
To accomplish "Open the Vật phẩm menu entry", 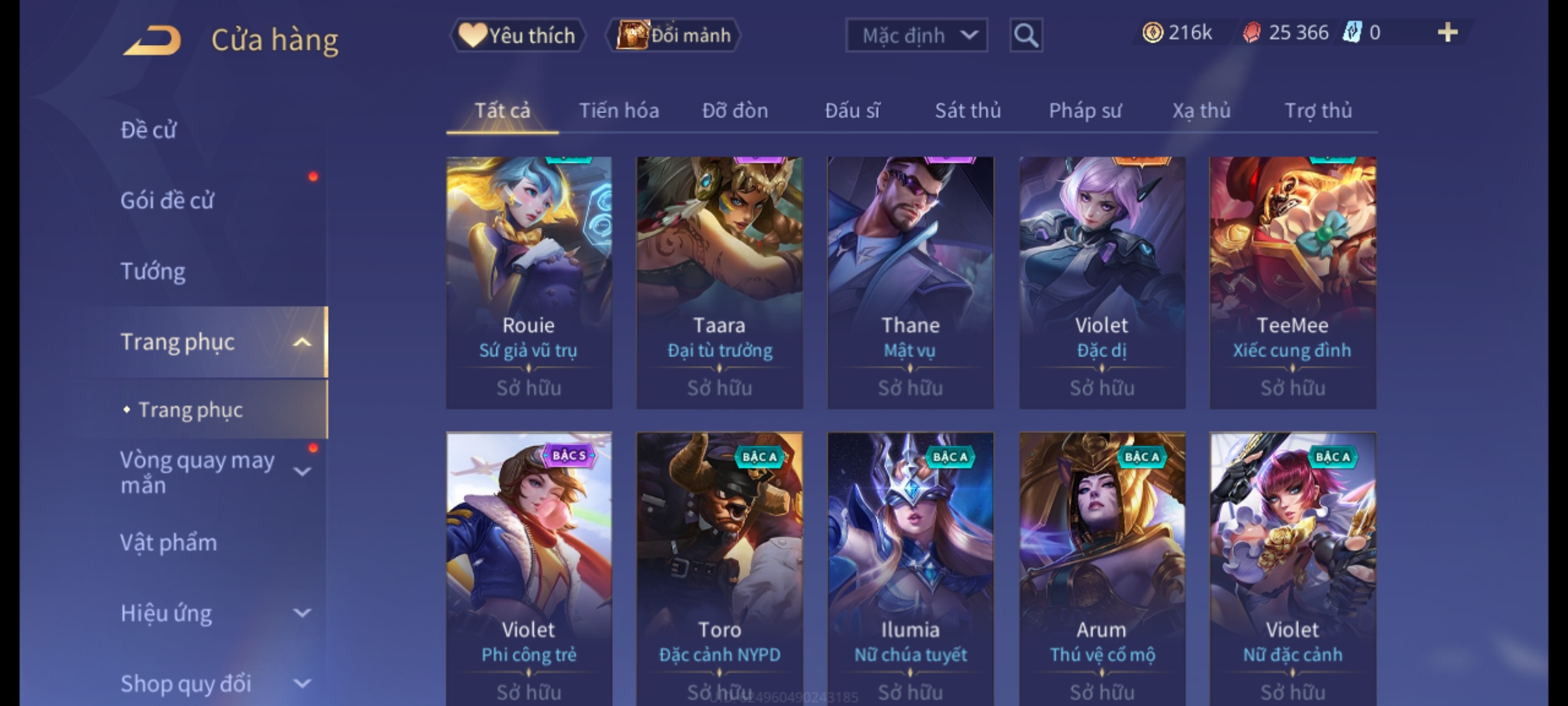I will click(x=169, y=543).
